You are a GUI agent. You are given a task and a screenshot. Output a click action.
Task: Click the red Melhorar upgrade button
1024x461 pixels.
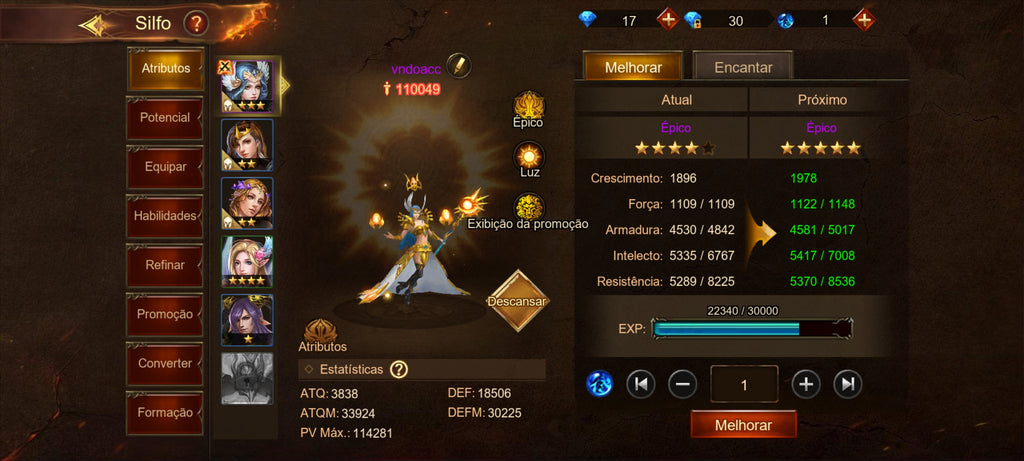click(743, 425)
